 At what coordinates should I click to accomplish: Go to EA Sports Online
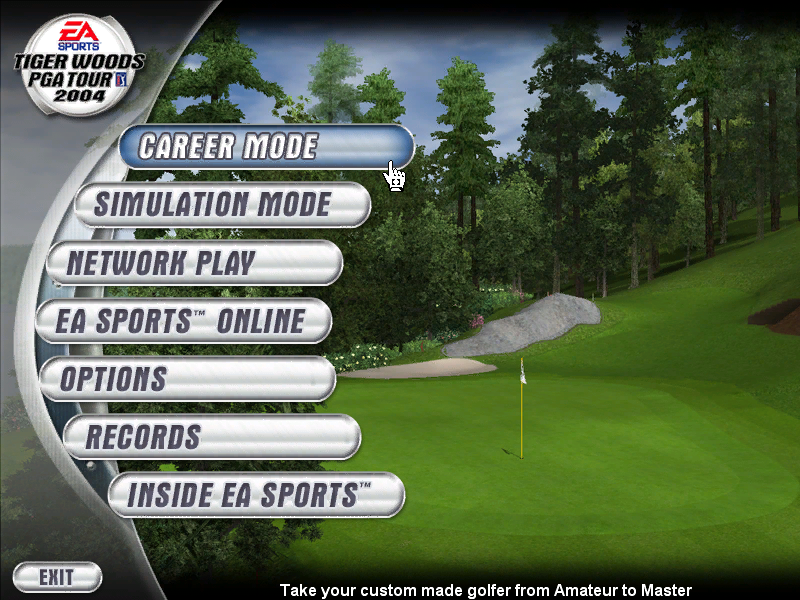click(183, 321)
